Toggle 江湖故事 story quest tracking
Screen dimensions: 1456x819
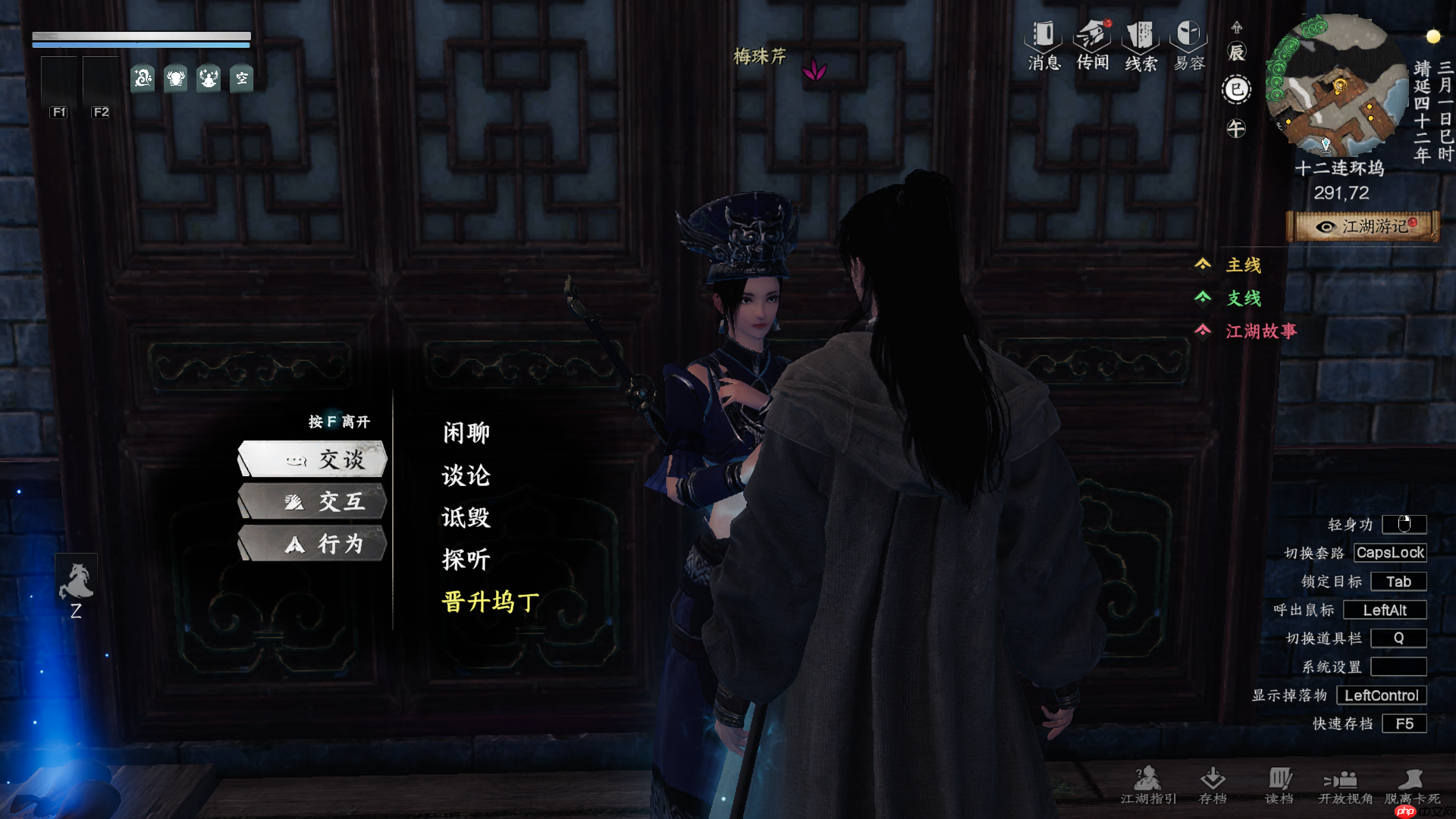pyautogui.click(x=1260, y=331)
